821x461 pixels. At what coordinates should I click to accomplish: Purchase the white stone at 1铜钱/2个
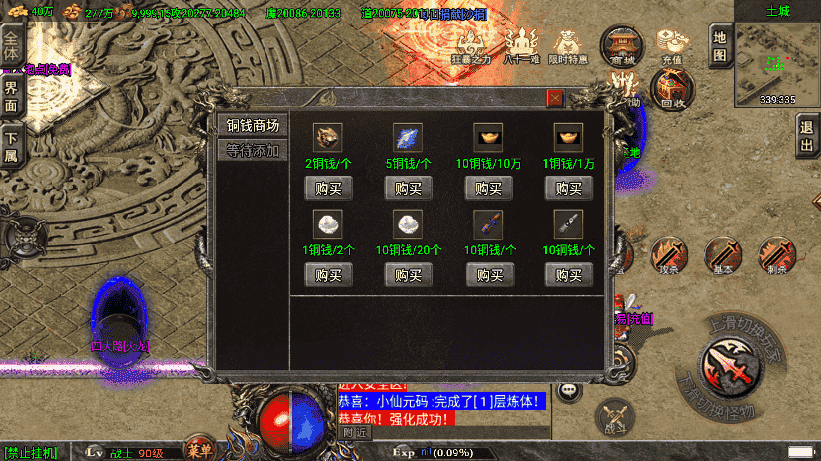click(328, 274)
